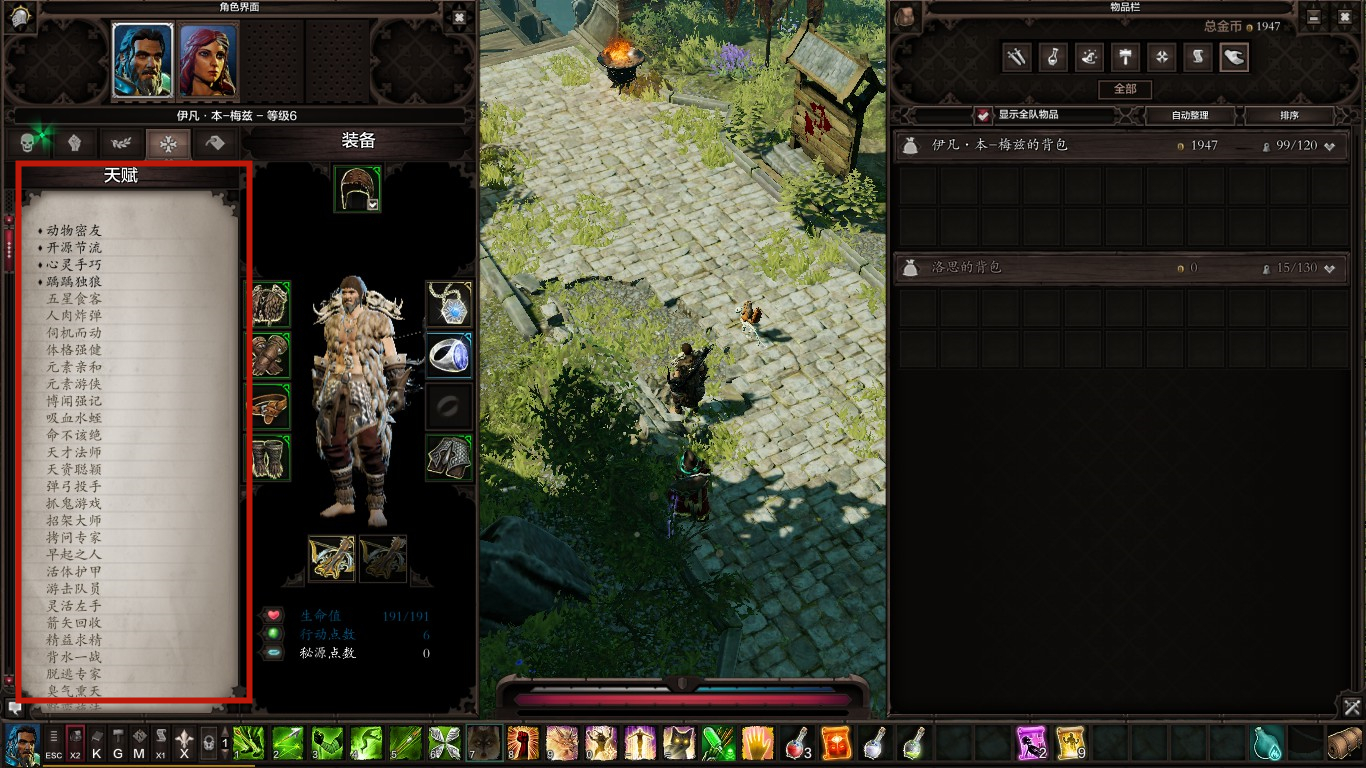Filter inventory by potion flask category
This screenshot has height=768, width=1366.
point(1053,57)
